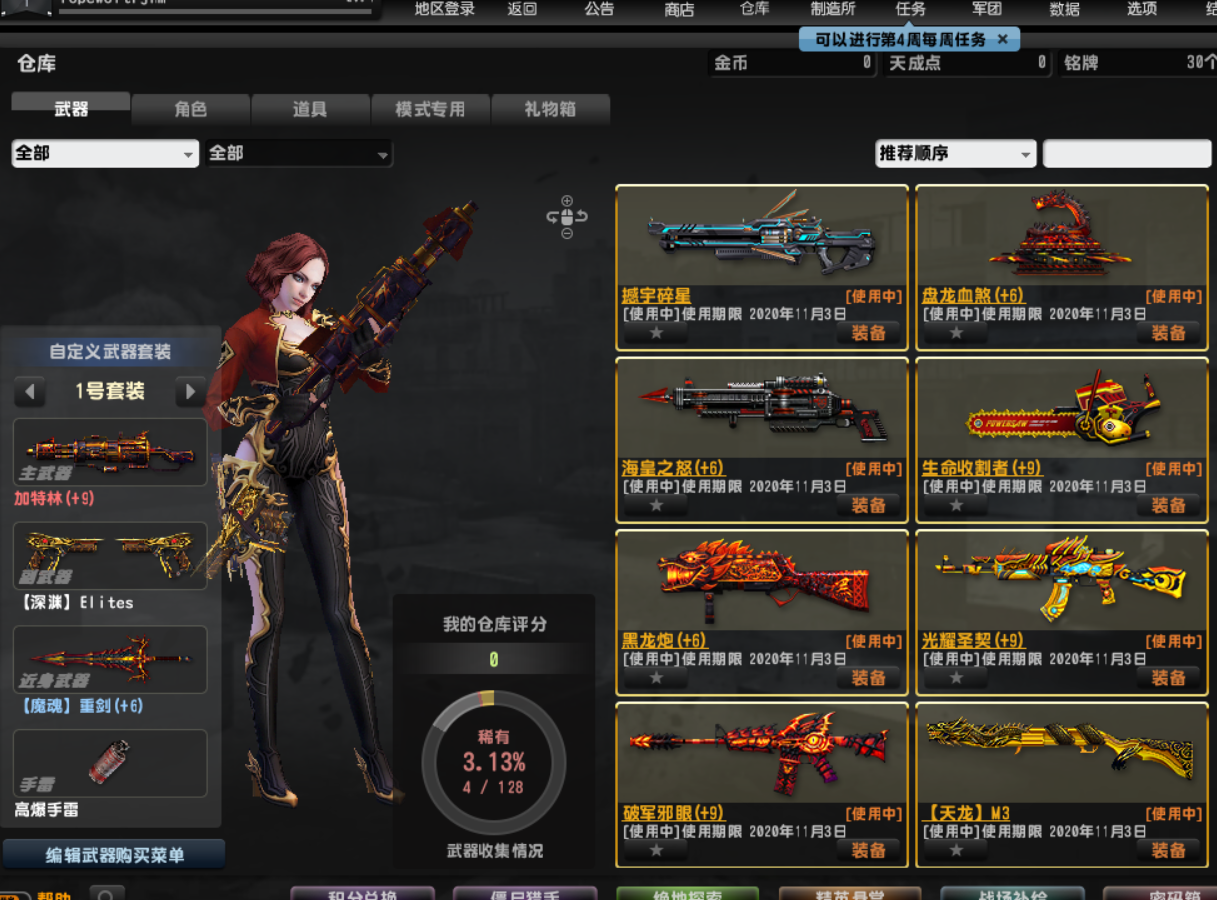Image resolution: width=1217 pixels, height=900 pixels.
Task: Switch to the previous weapon loadout
Action: pyautogui.click(x=29, y=391)
